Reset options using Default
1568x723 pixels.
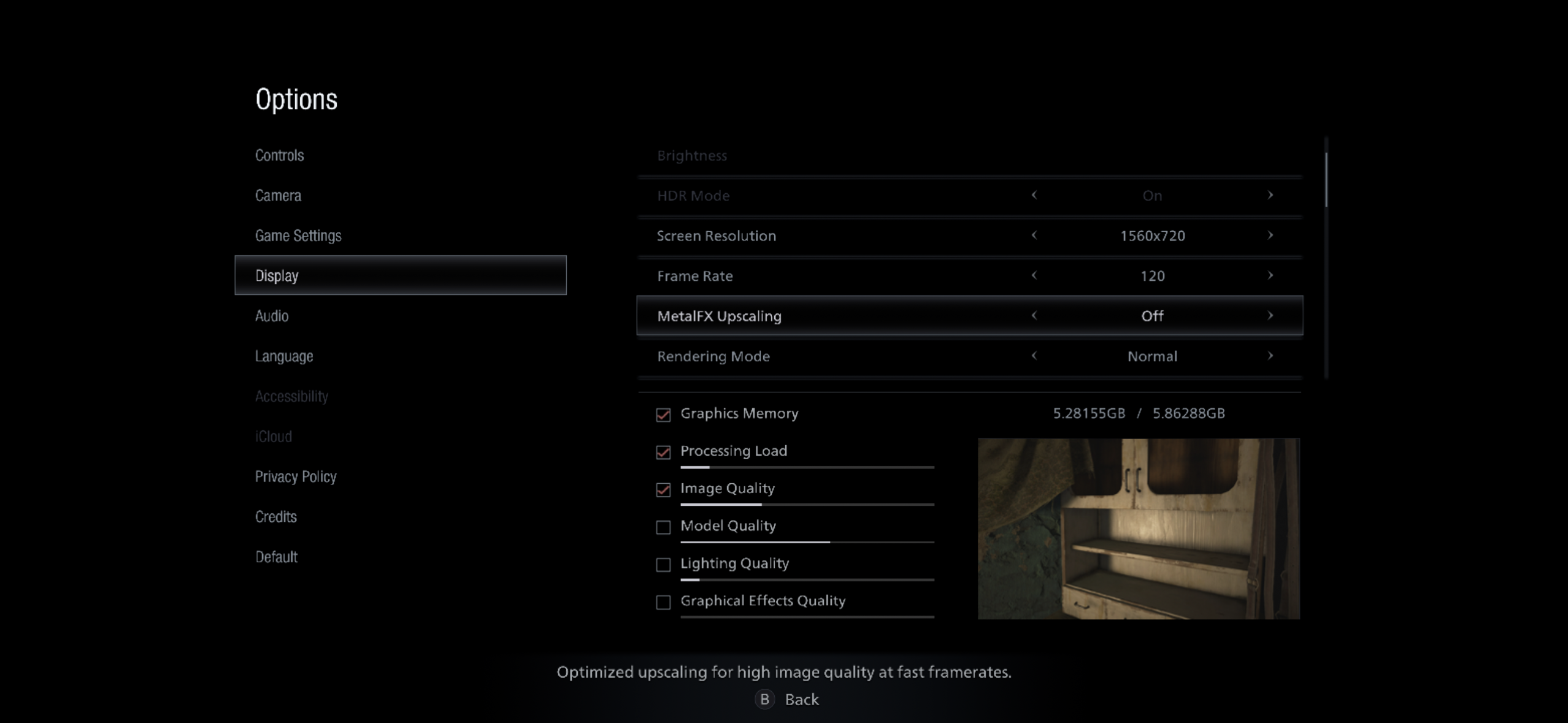tap(277, 557)
